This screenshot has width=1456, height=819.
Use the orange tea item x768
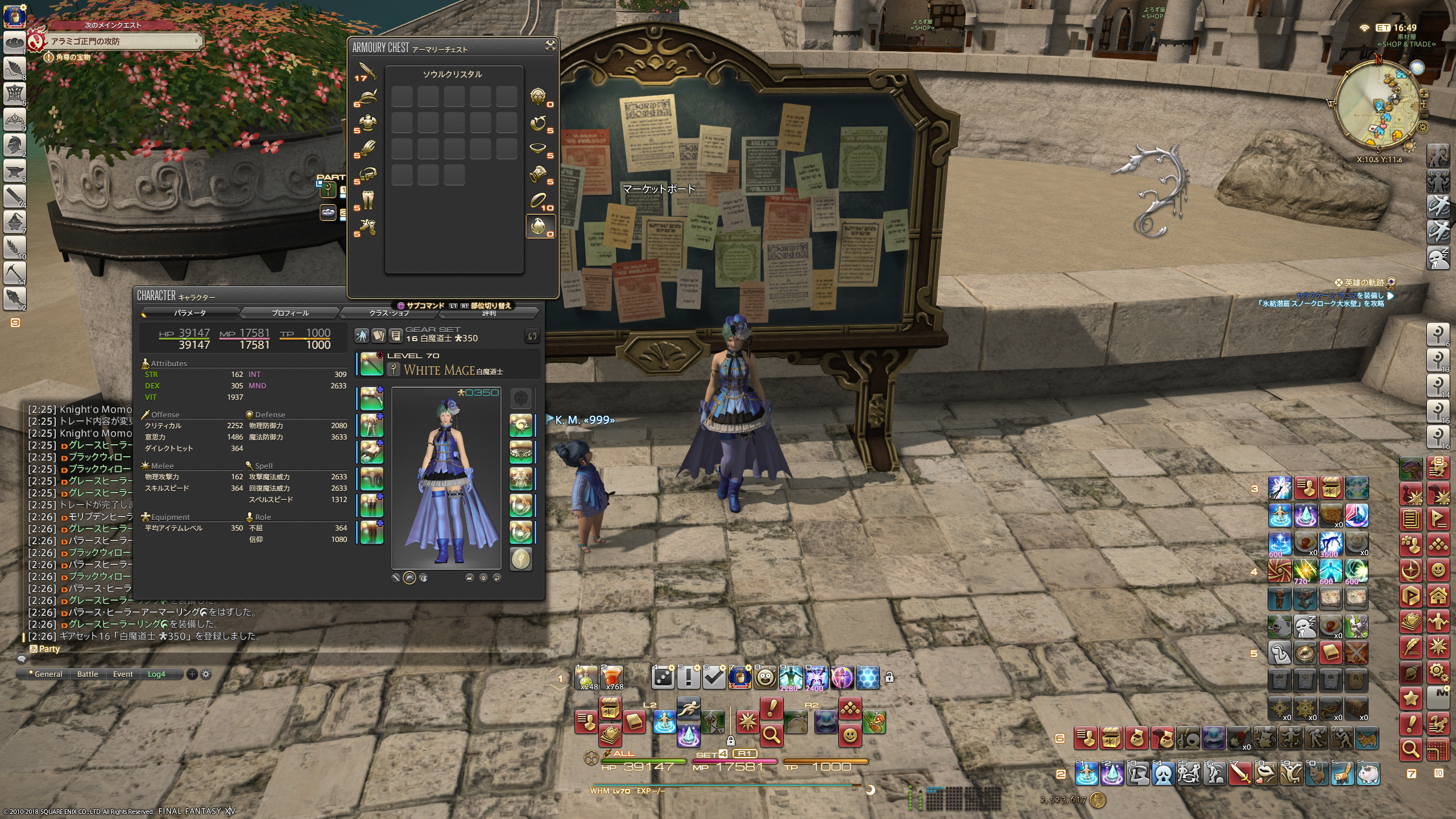point(612,677)
